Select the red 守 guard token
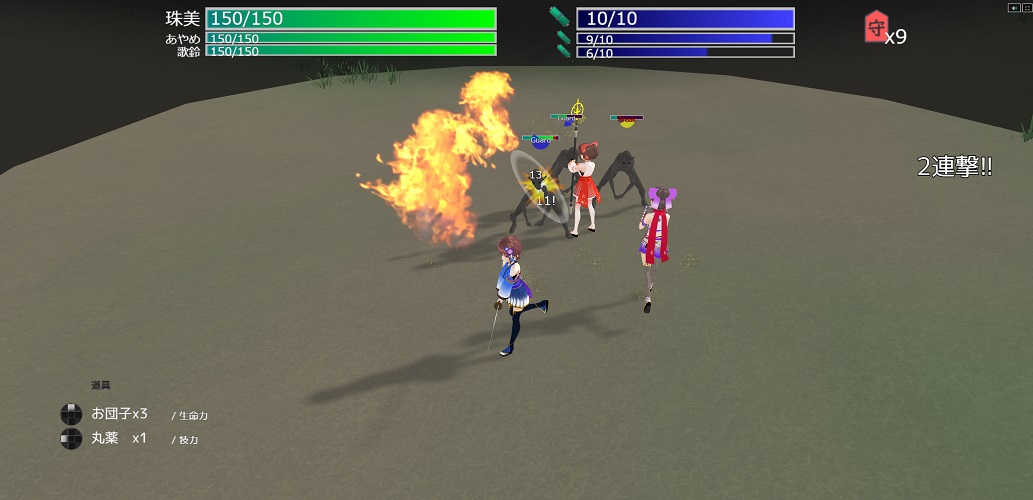Screen dimensions: 1033x500 pyautogui.click(x=874, y=29)
